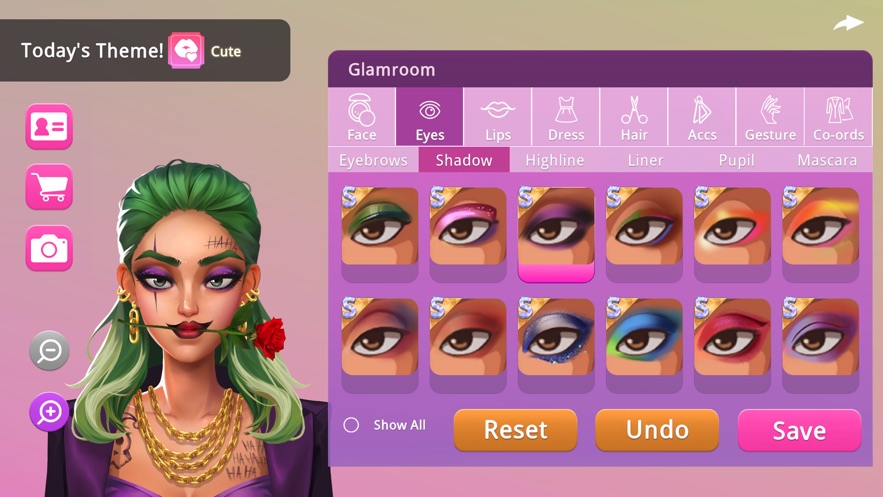This screenshot has width=883, height=497.
Task: Switch to the Liner sub-tab
Action: (x=645, y=160)
